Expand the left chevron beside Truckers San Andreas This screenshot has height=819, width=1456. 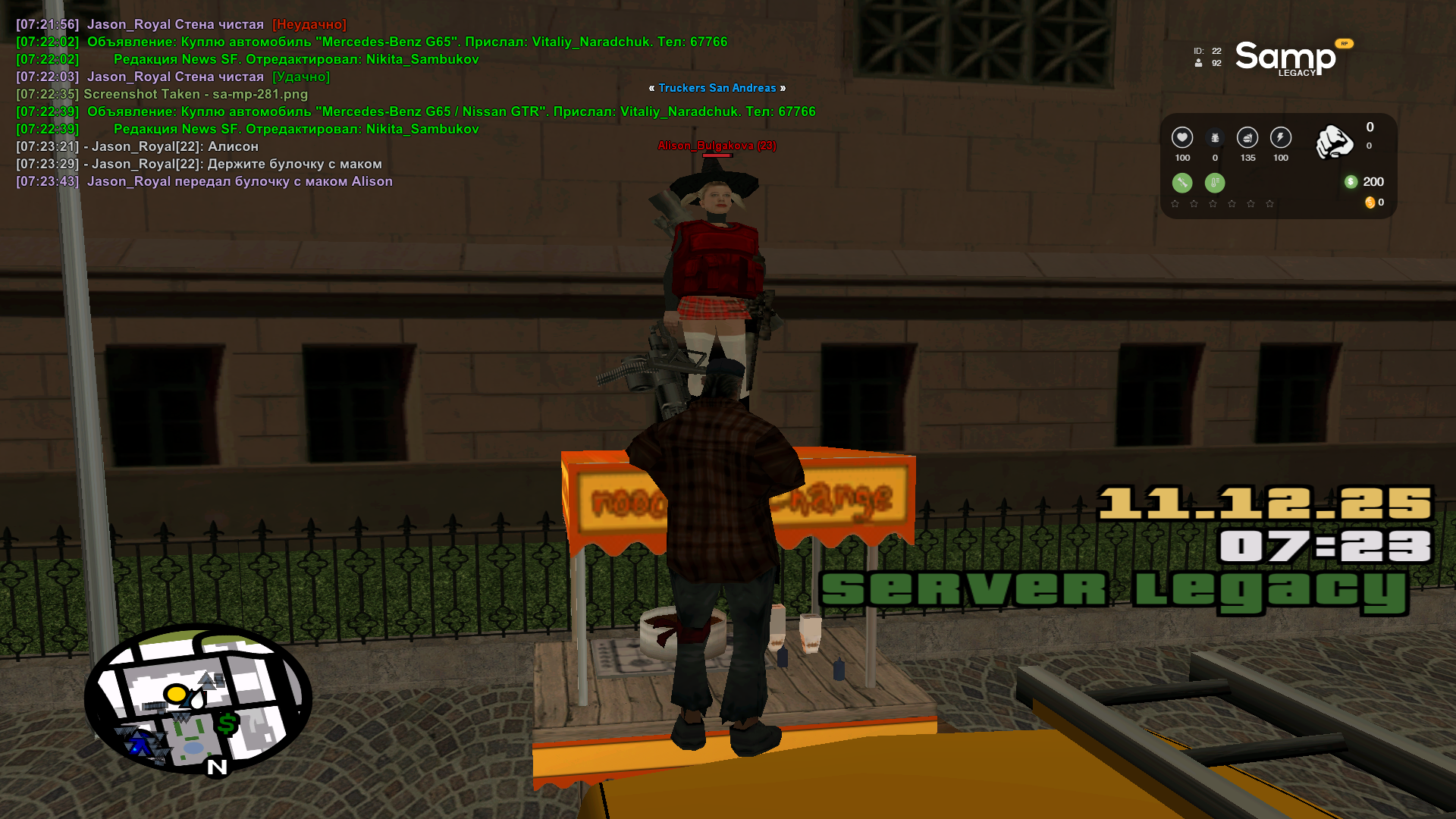[651, 88]
